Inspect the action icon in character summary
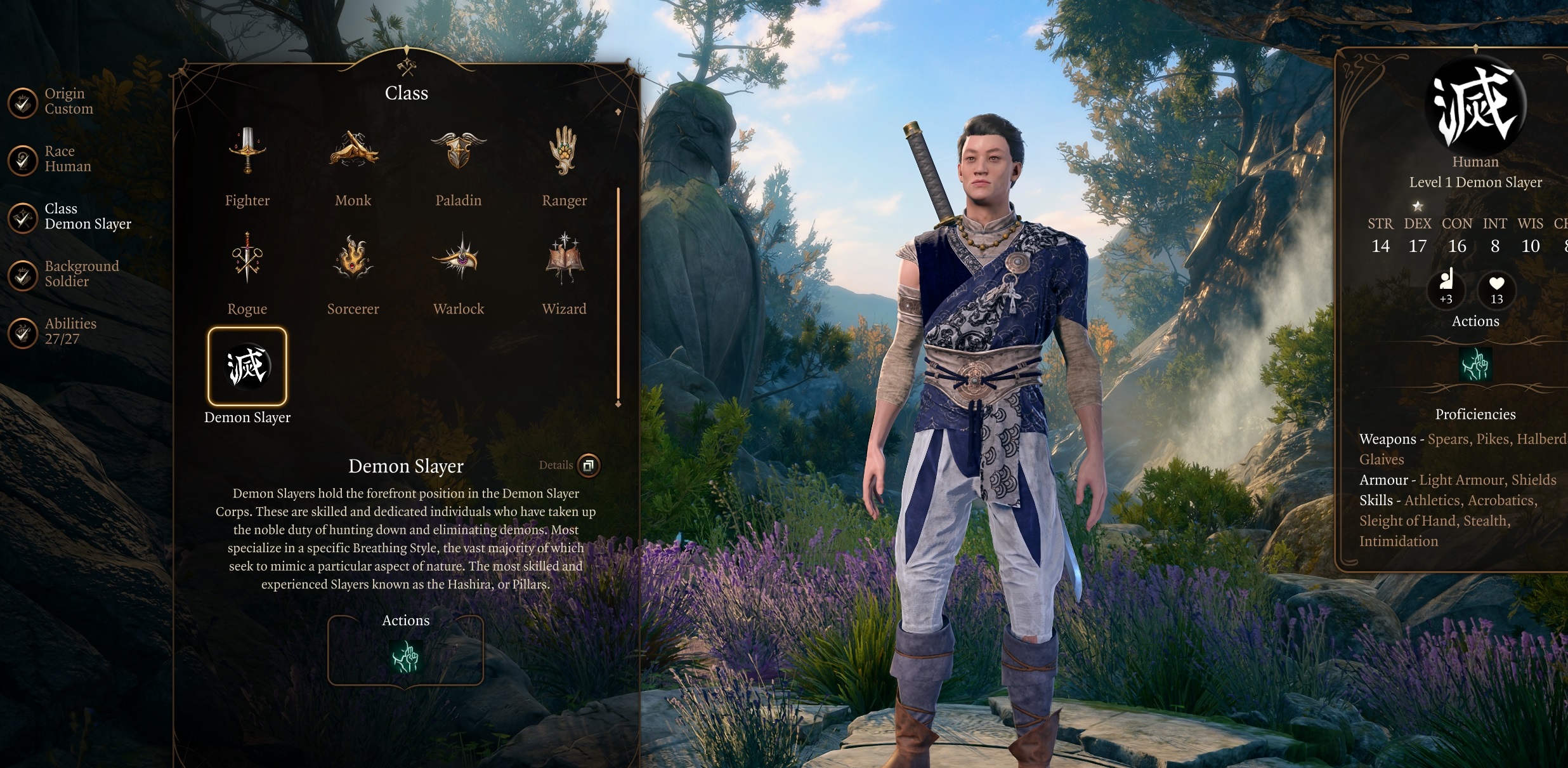1568x768 pixels. 1475,365
